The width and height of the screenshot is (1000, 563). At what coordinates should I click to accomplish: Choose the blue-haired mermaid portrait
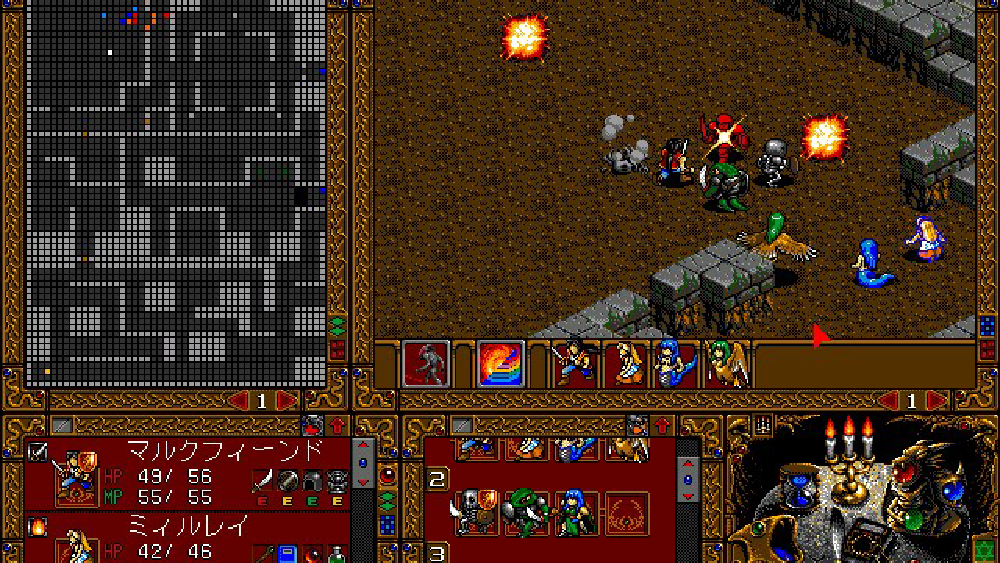tap(676, 362)
